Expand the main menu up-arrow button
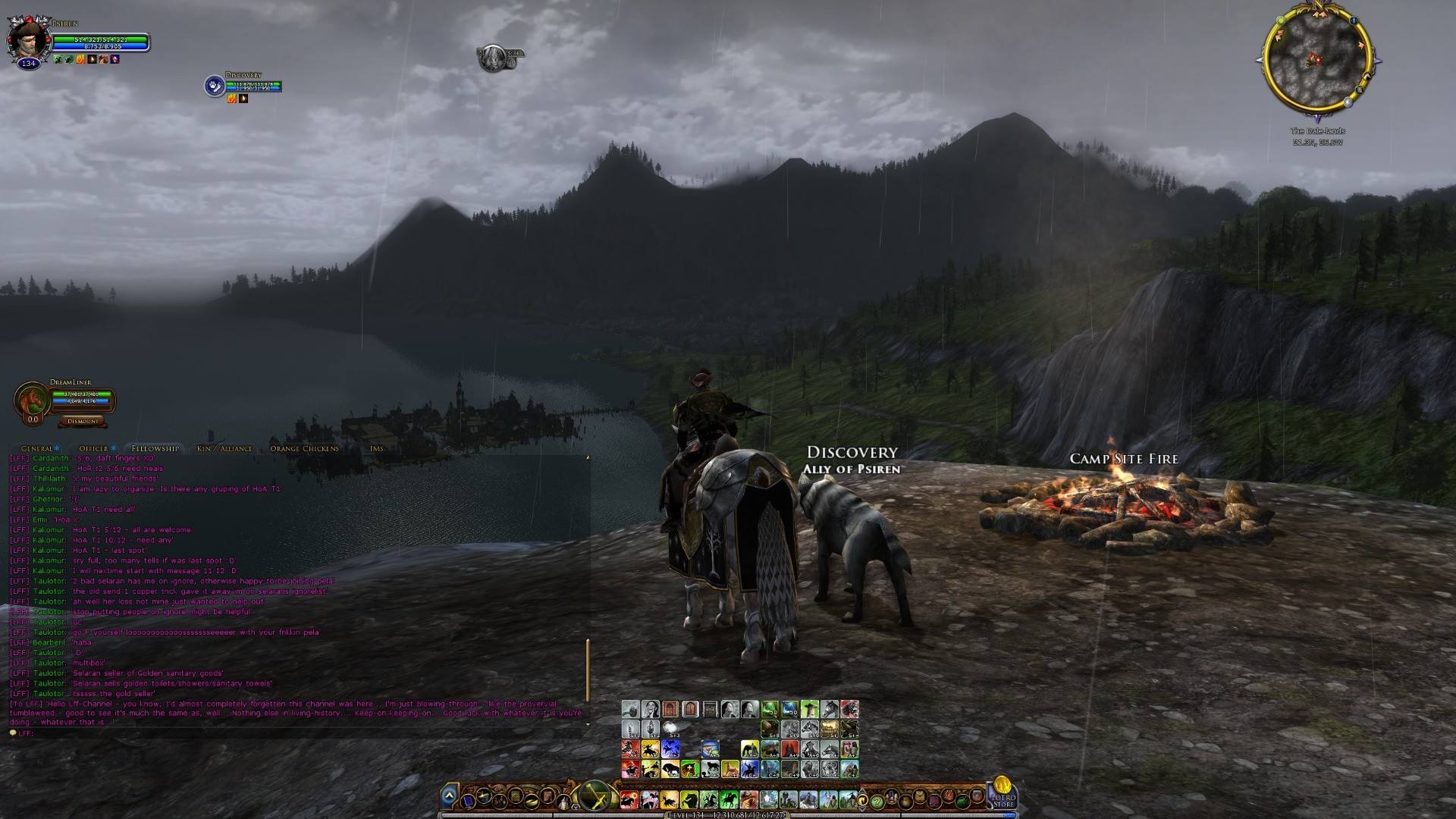Viewport: 1456px width, 819px height. 449,796
